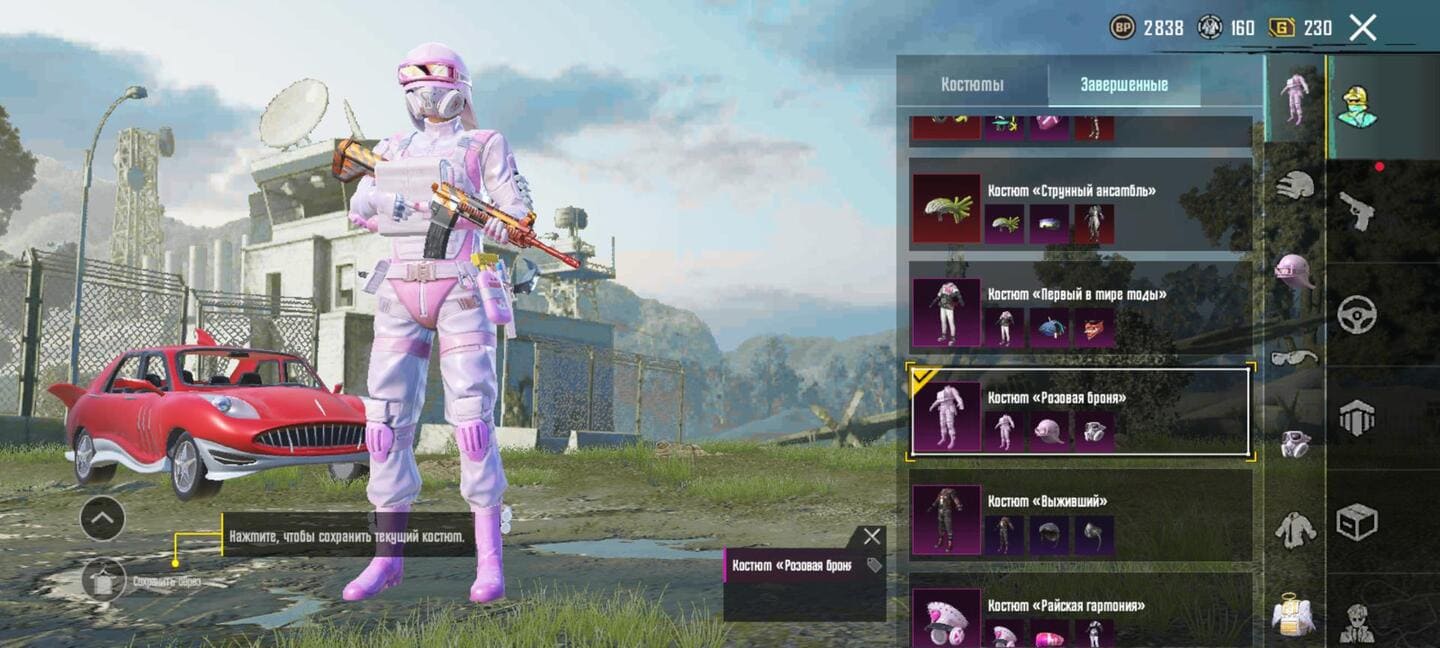Select the pink cap headwear slot
1440x648 pixels.
point(1295,270)
